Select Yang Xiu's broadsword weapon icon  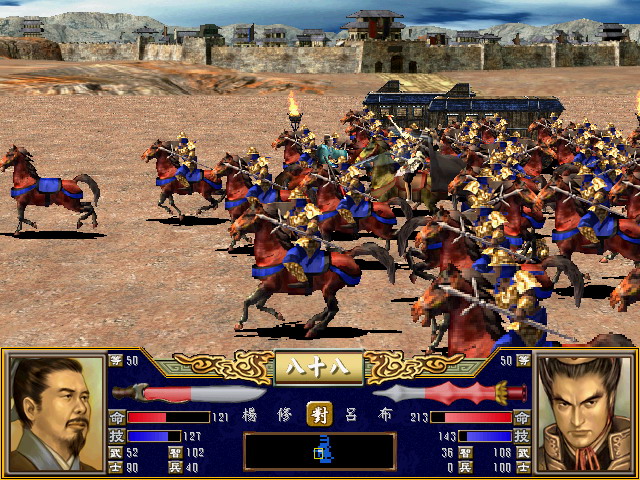pos(189,393)
